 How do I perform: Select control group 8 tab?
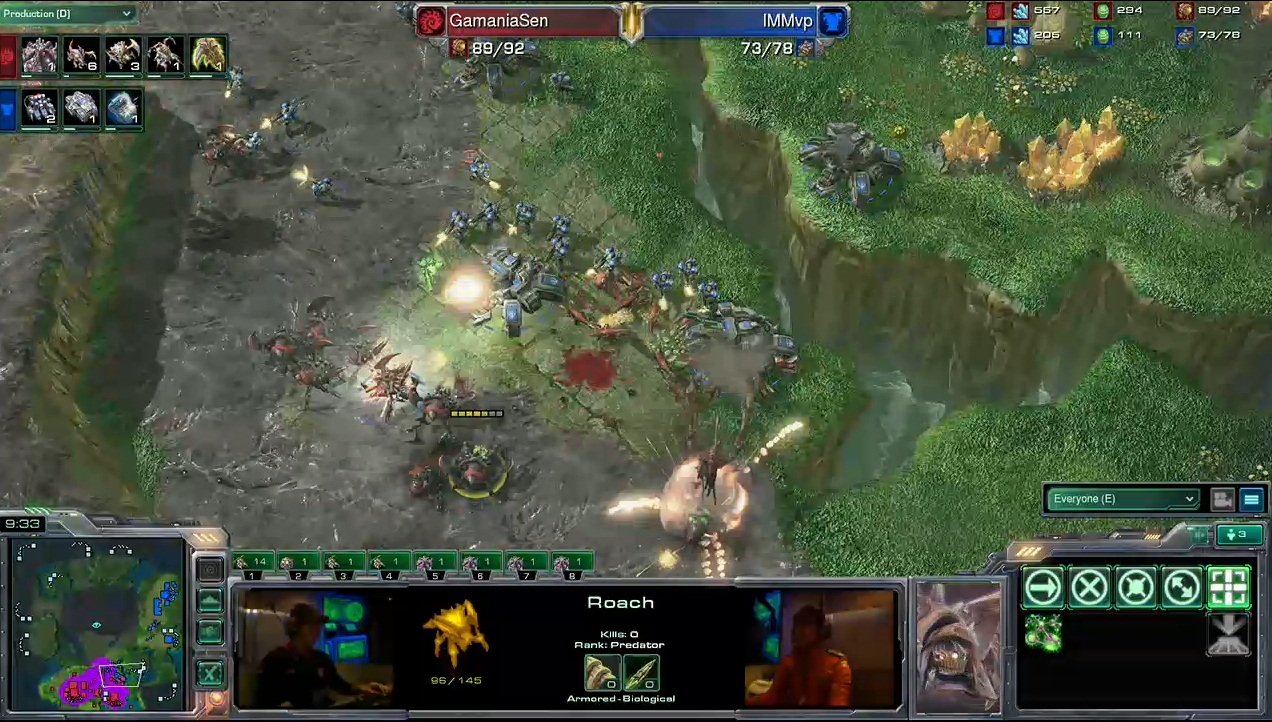[572, 563]
